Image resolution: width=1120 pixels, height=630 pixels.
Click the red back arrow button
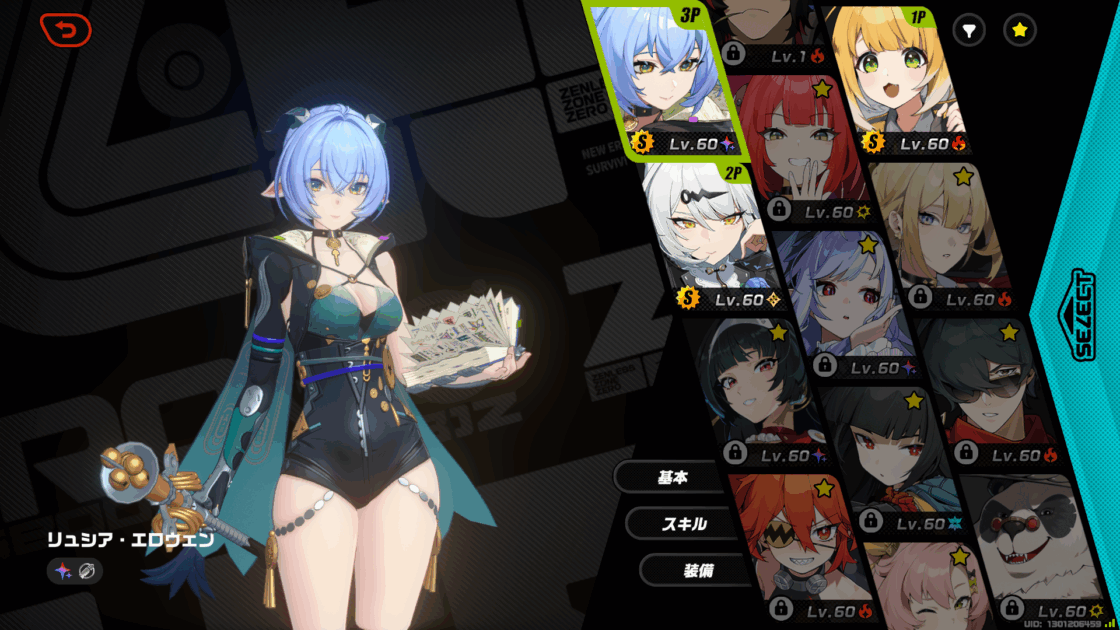click(x=65, y=30)
